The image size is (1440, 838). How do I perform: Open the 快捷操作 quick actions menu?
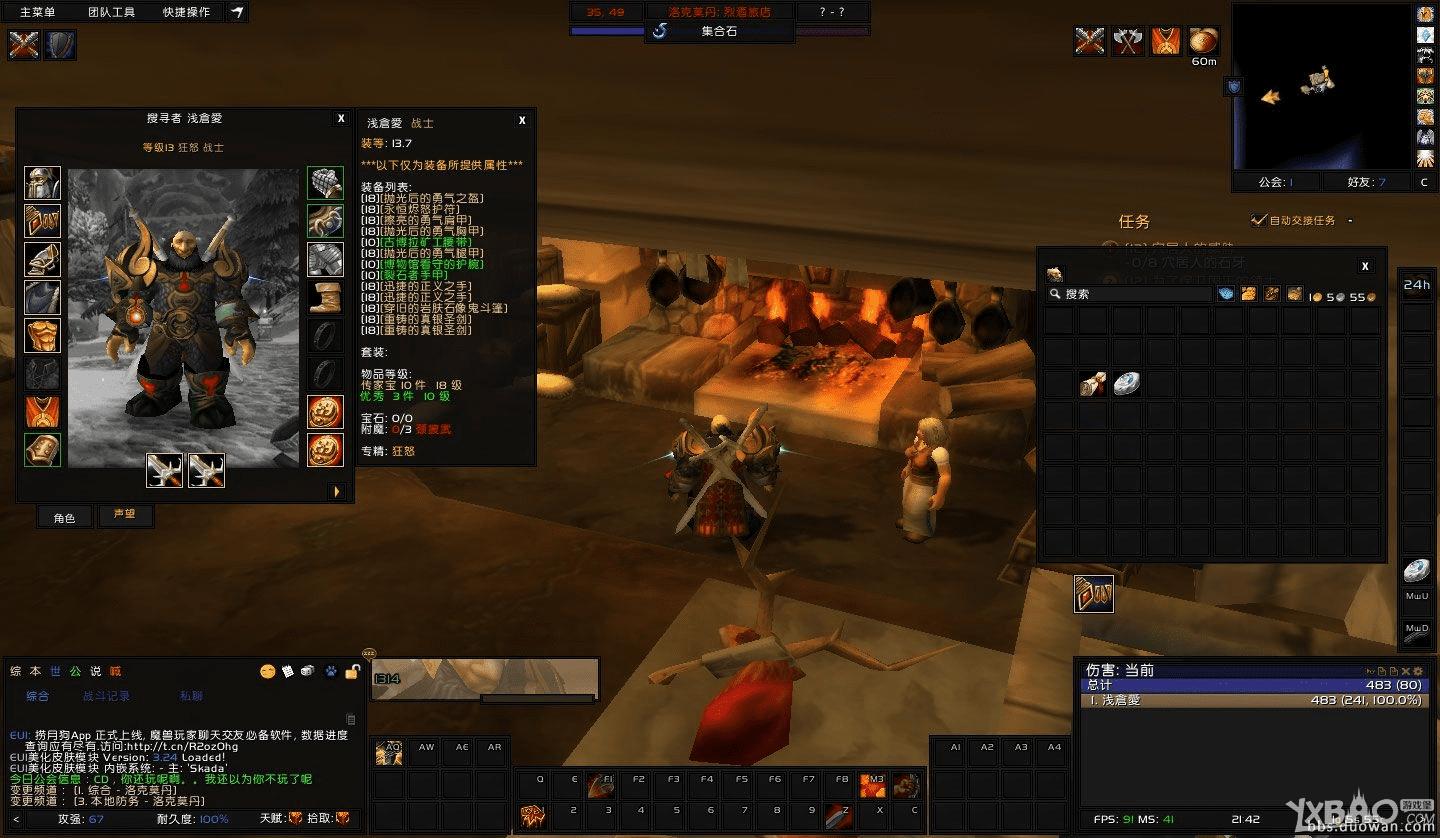coord(186,12)
